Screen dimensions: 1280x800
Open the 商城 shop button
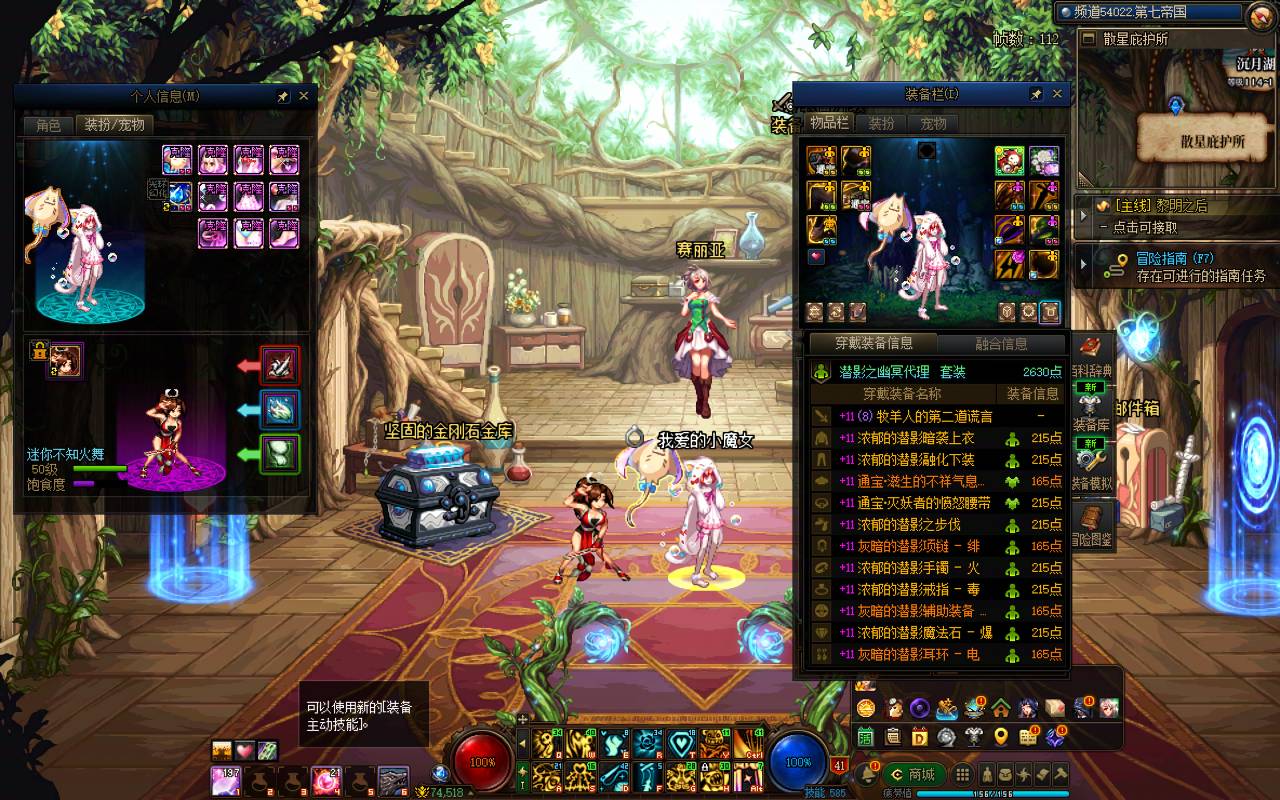coord(913,774)
